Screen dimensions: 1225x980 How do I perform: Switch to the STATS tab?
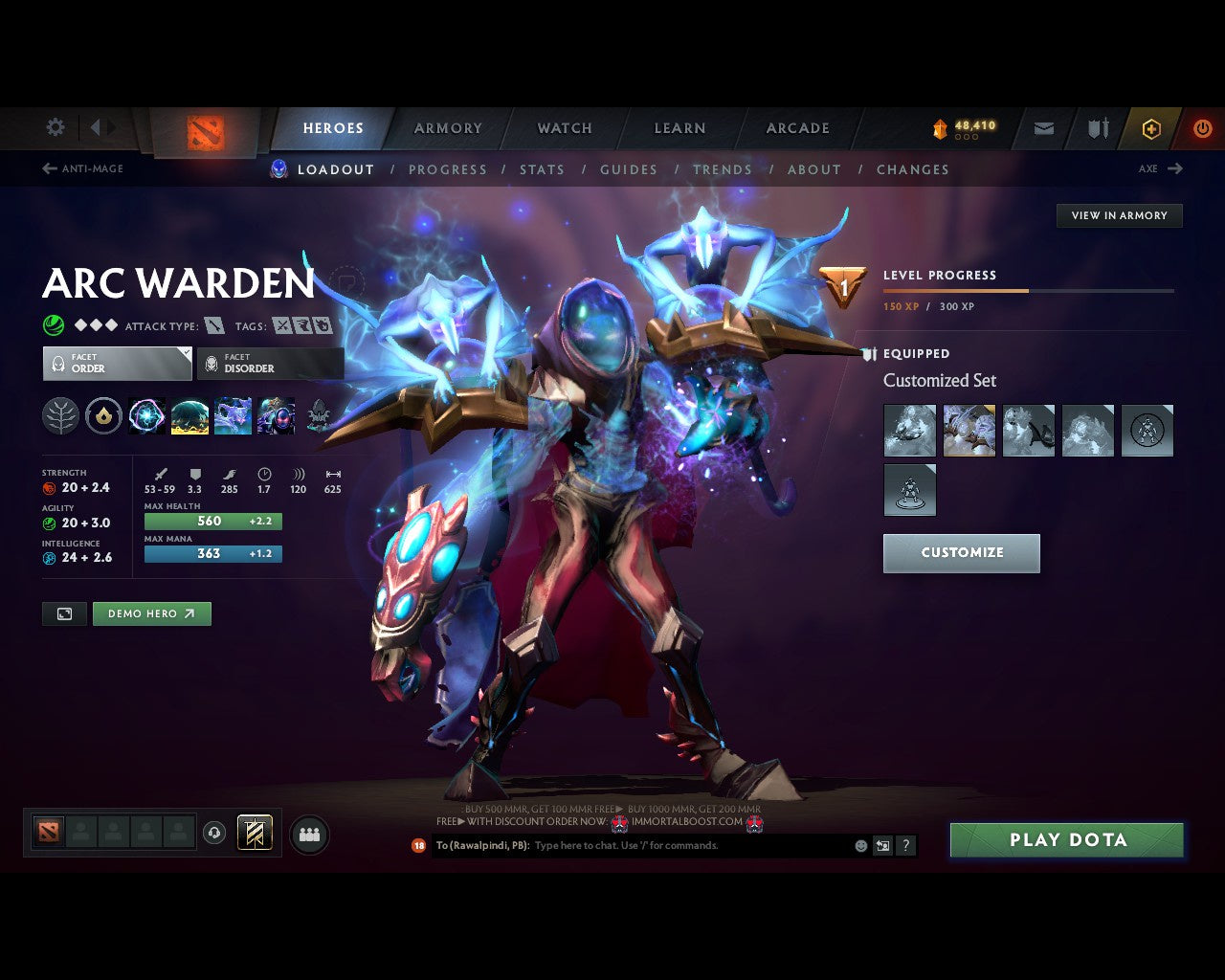(x=542, y=169)
